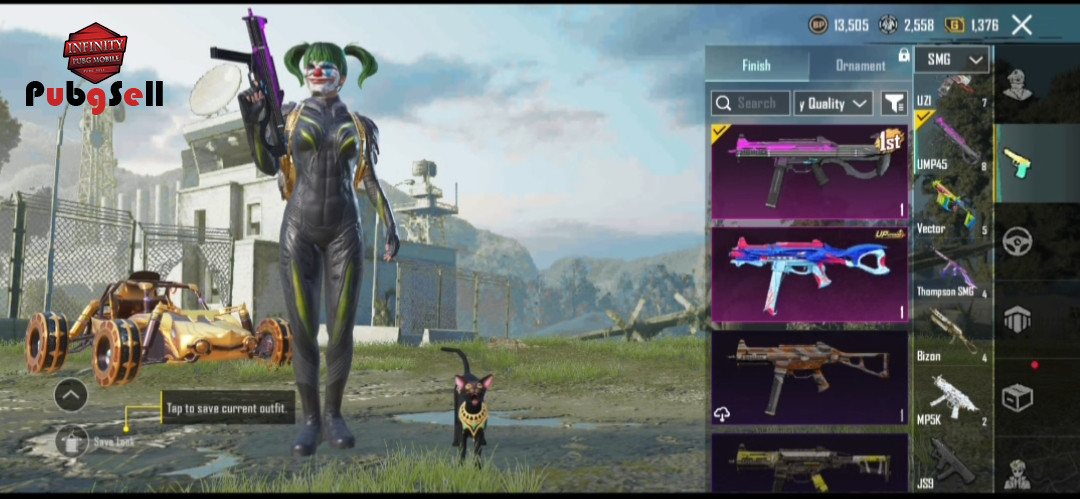Click the skin search field

(x=751, y=103)
